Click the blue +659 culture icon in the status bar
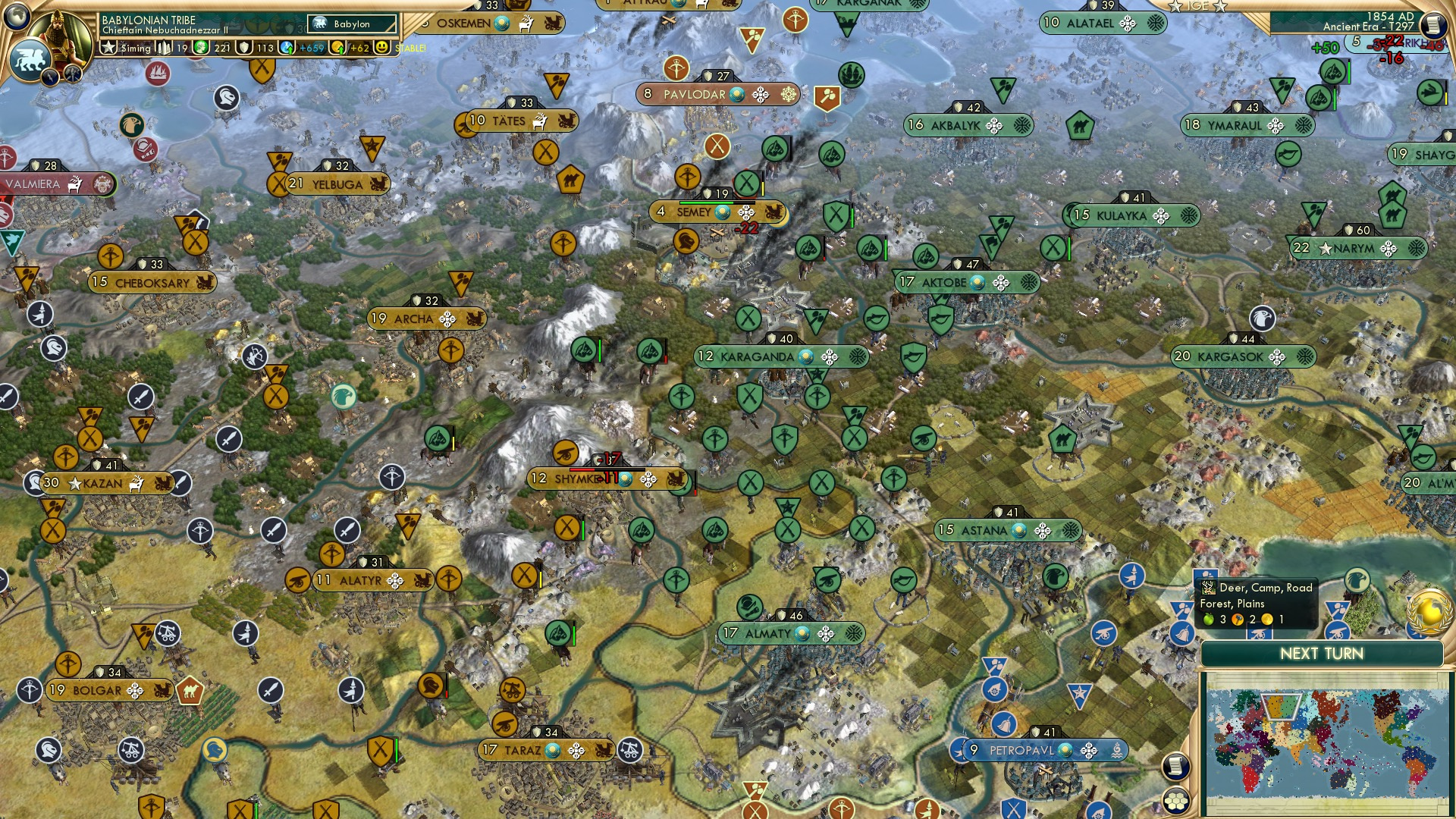 287,48
